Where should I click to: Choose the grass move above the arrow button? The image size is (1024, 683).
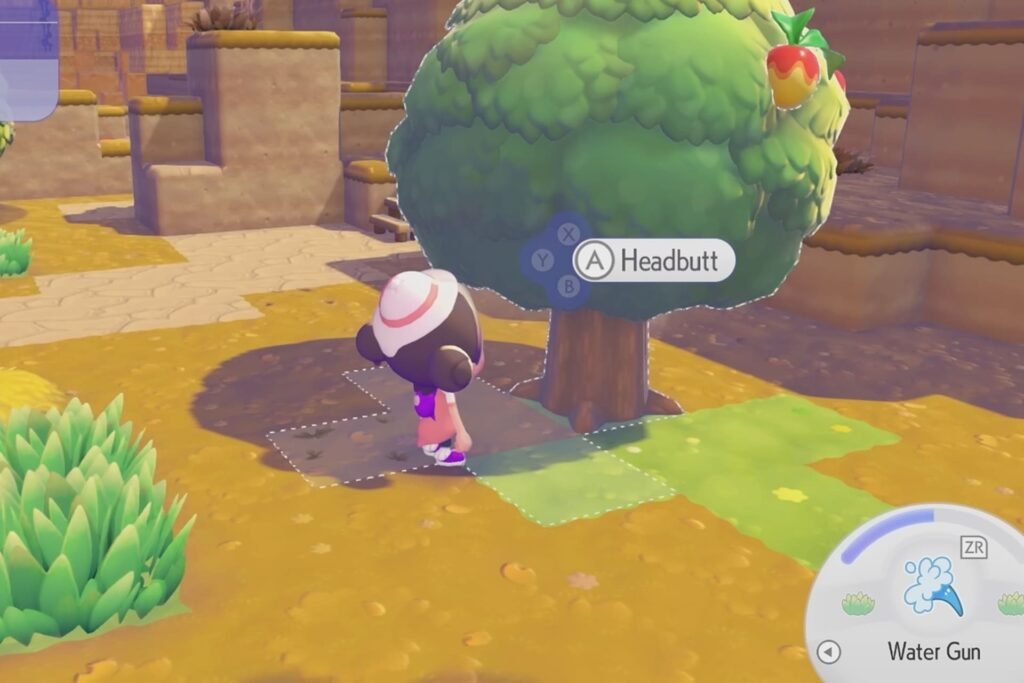pos(858,603)
